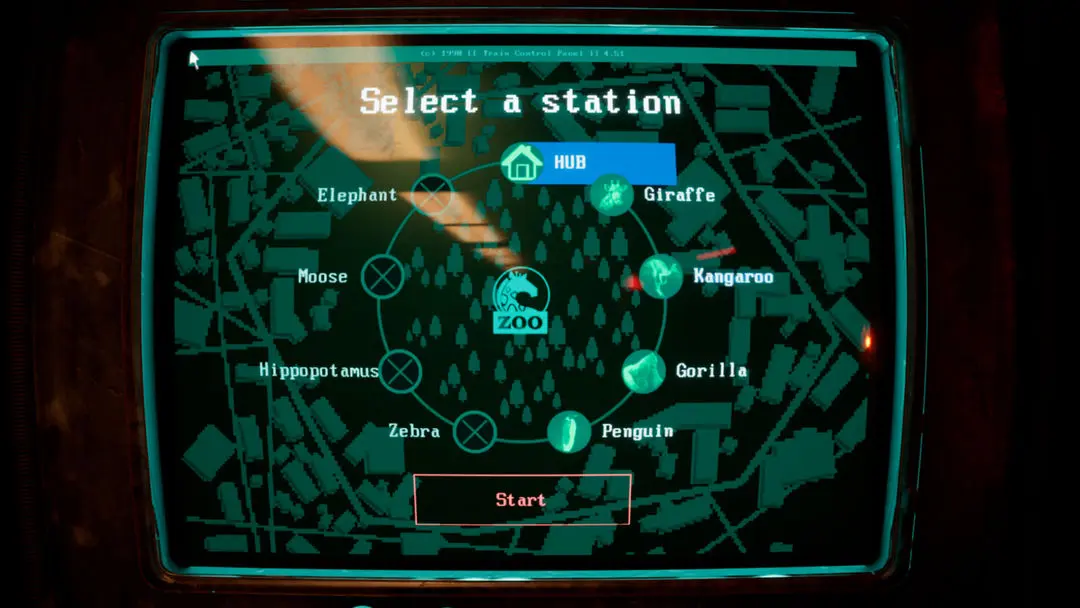The image size is (1080, 608).
Task: Select the crossed-out Moose station
Action: 382,276
